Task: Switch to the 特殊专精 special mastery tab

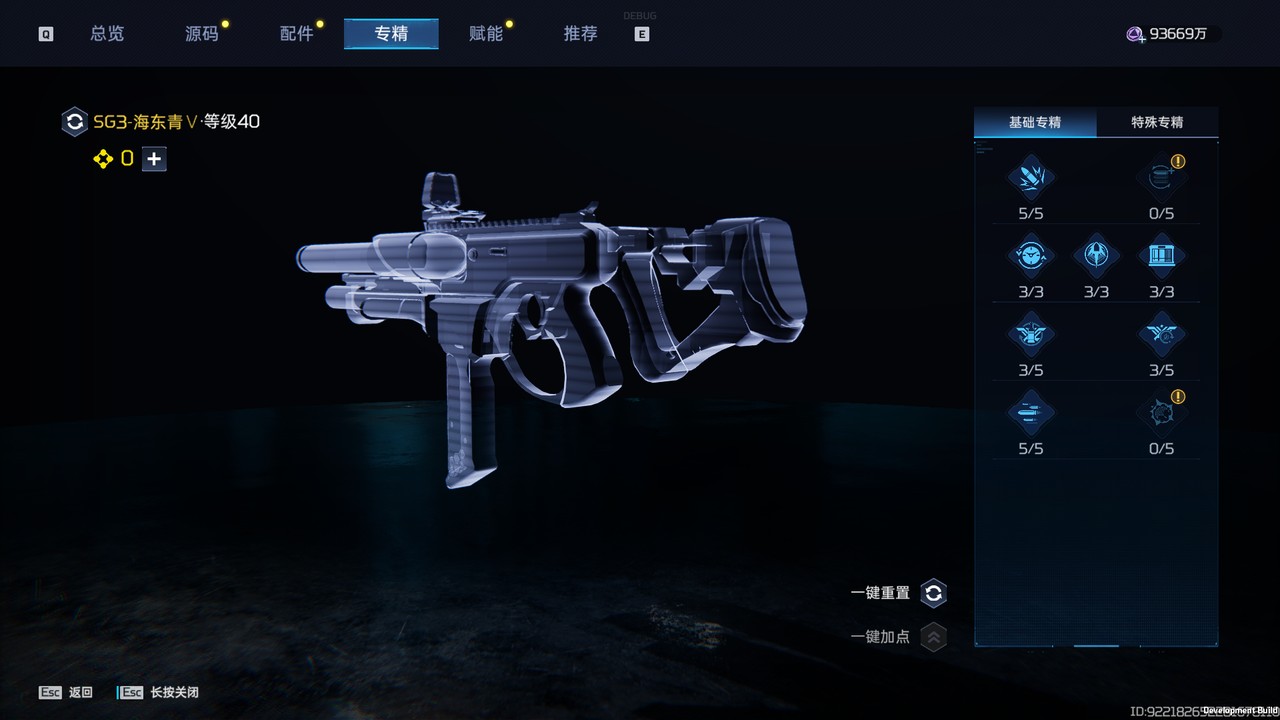Action: click(x=1157, y=122)
